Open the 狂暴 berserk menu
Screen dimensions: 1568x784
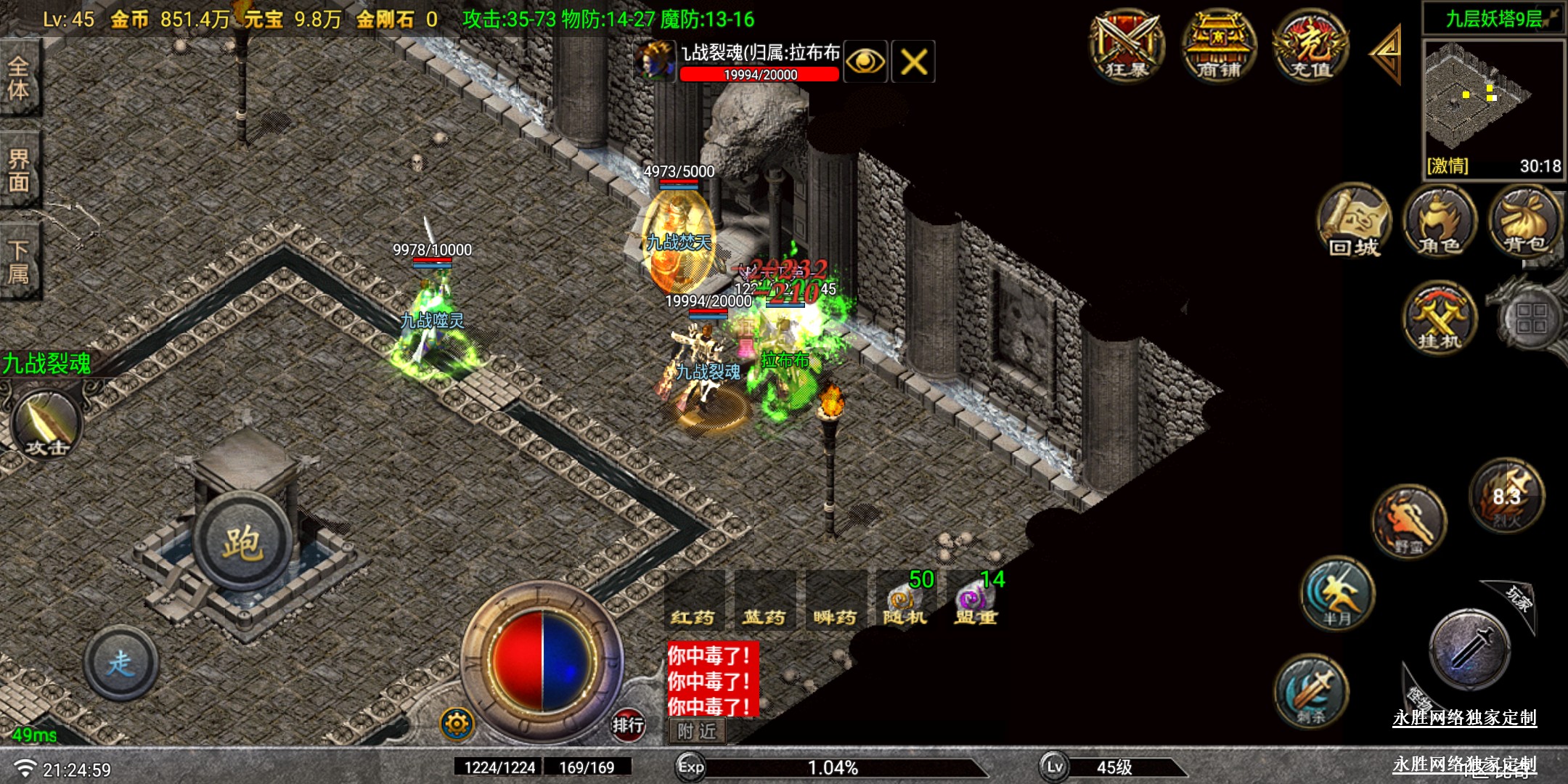[1127, 46]
